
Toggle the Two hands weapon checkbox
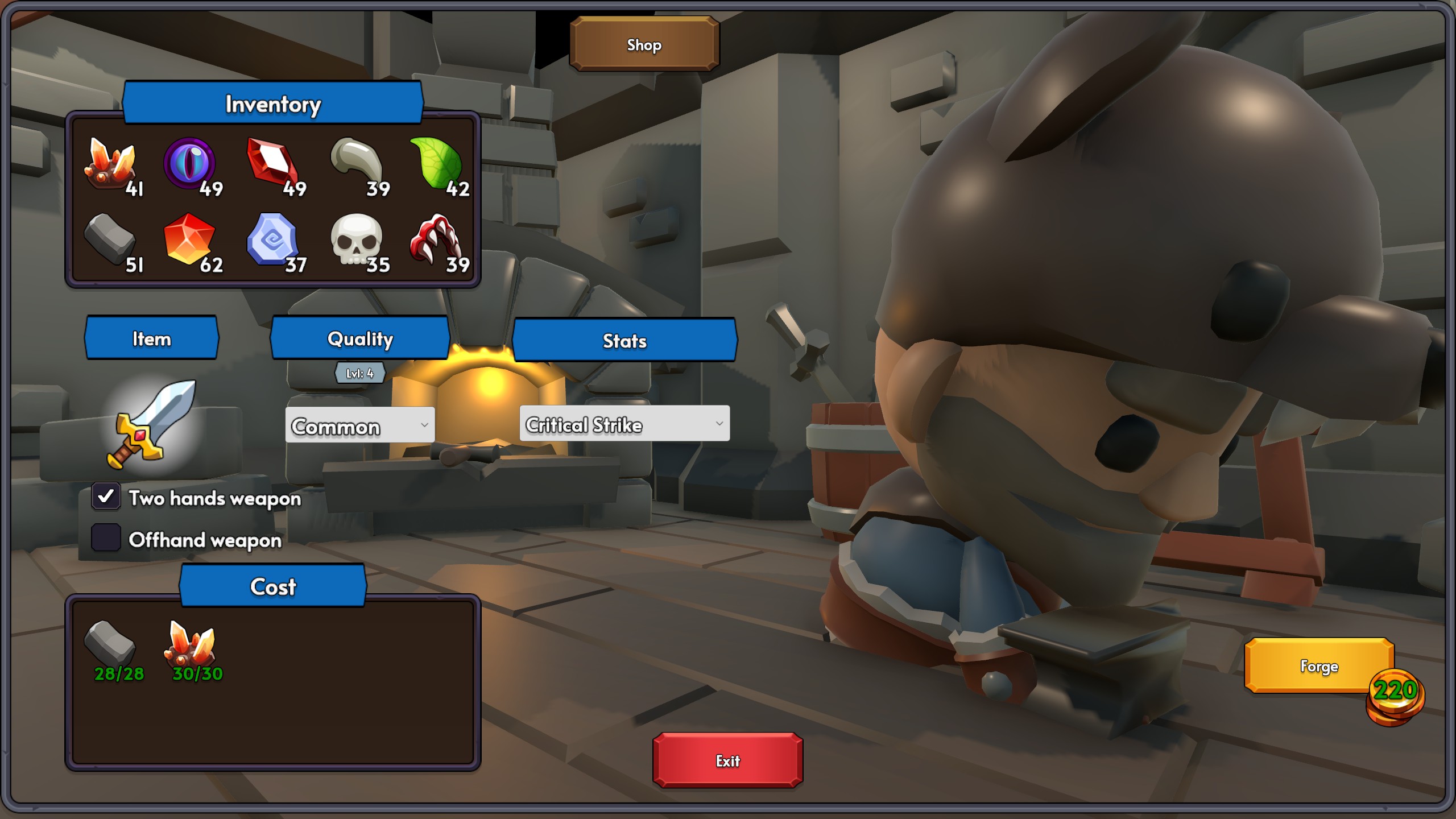coord(106,497)
